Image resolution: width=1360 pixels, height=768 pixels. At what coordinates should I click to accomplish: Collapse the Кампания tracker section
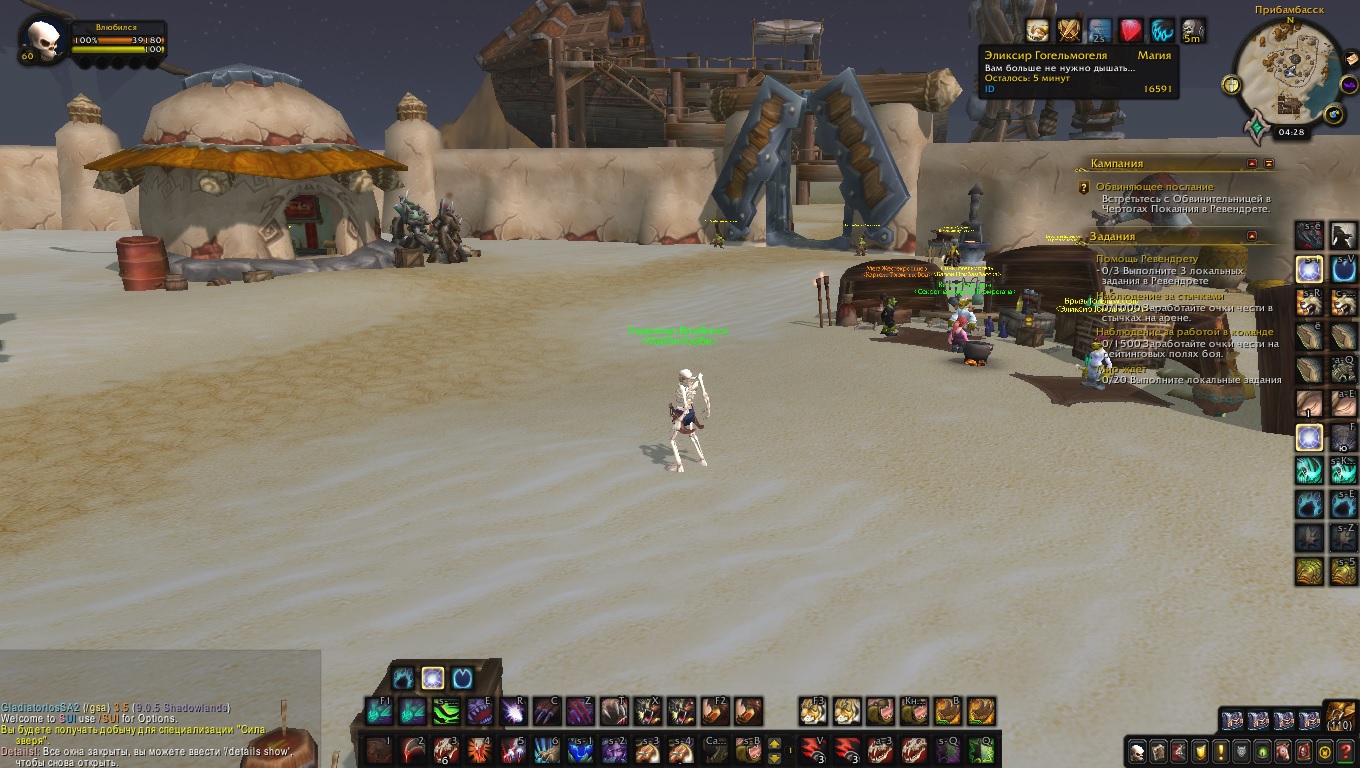1252,163
